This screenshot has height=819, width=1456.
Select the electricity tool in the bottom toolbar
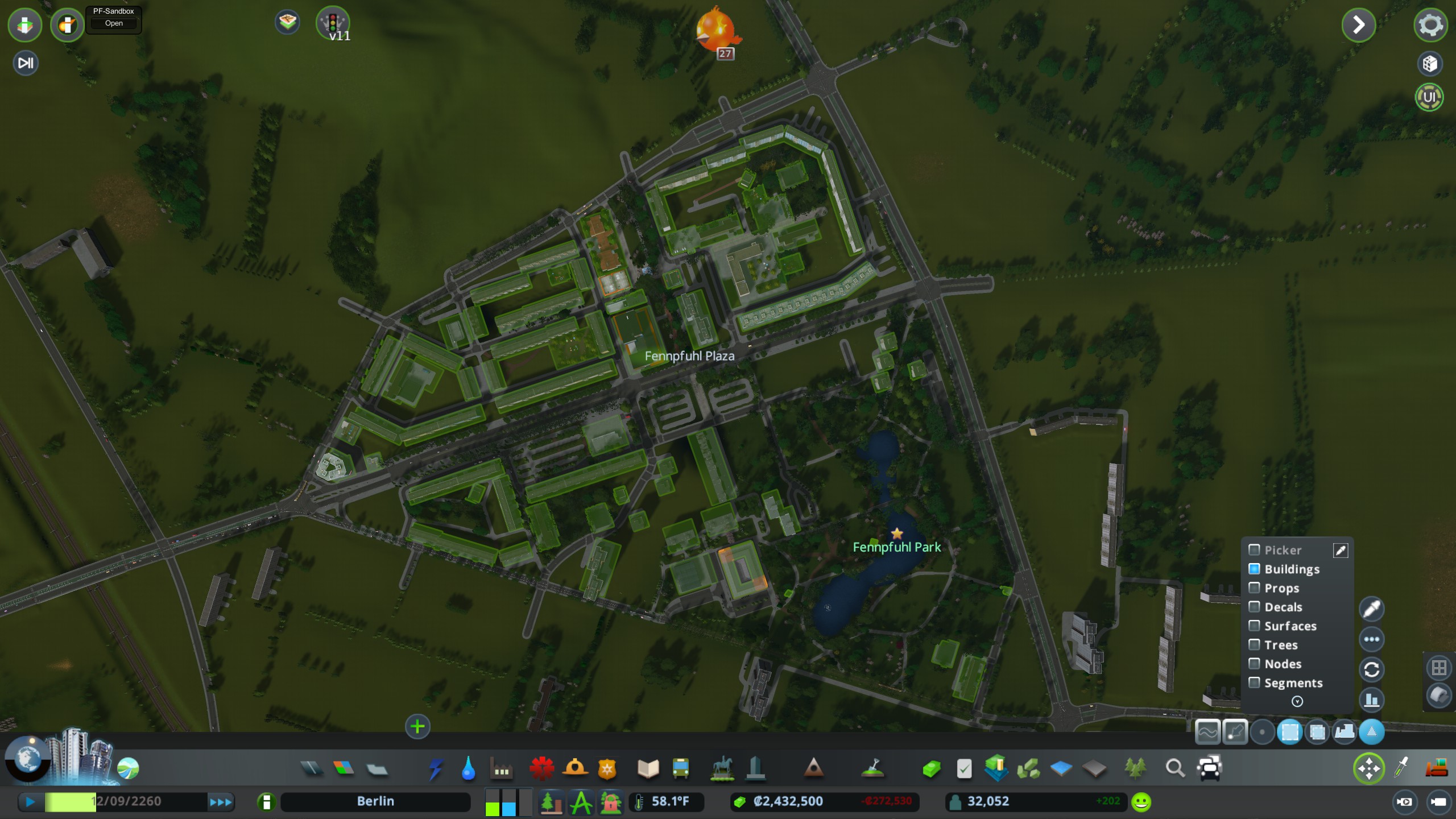point(436,768)
